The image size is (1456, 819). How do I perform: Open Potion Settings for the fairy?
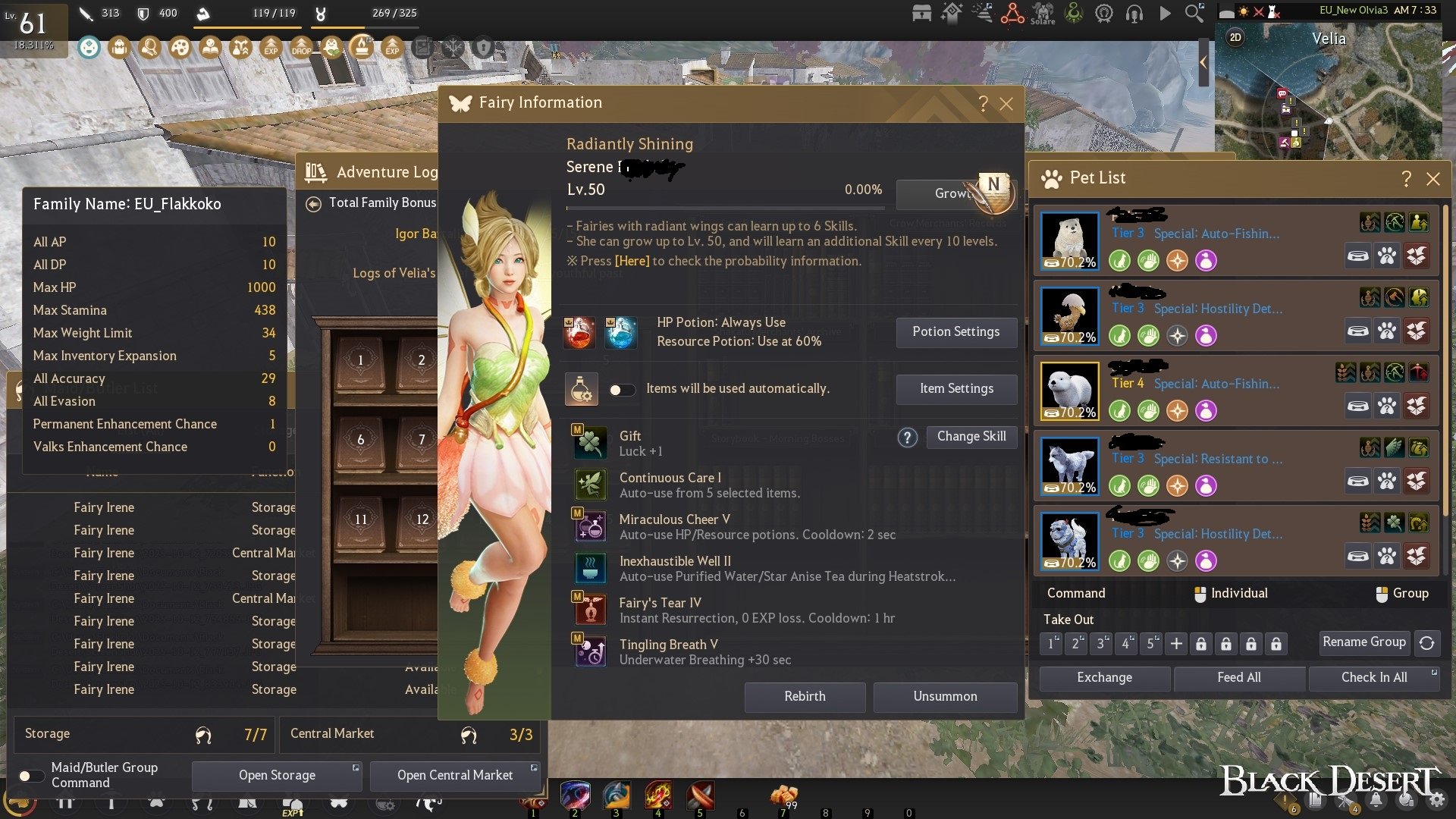tap(955, 332)
